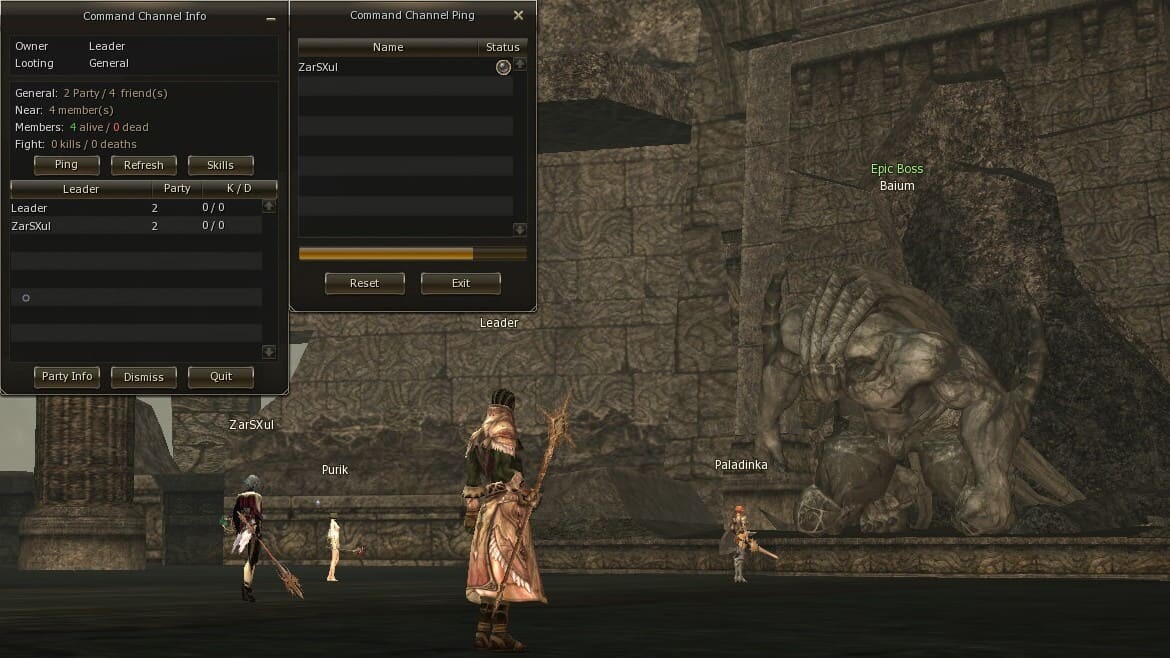Dismiss the selected party

tap(143, 377)
